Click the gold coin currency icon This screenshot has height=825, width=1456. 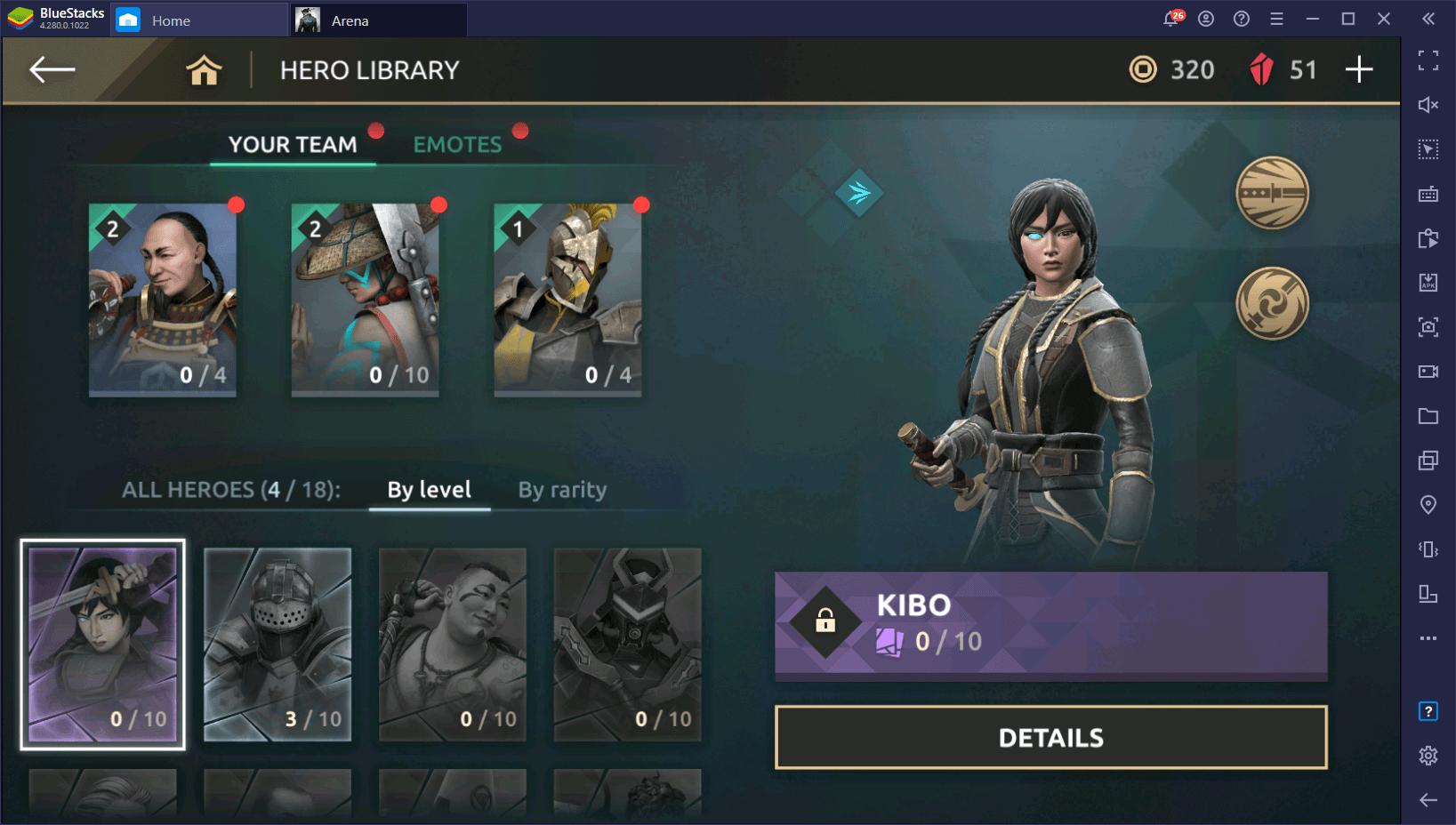1143,69
